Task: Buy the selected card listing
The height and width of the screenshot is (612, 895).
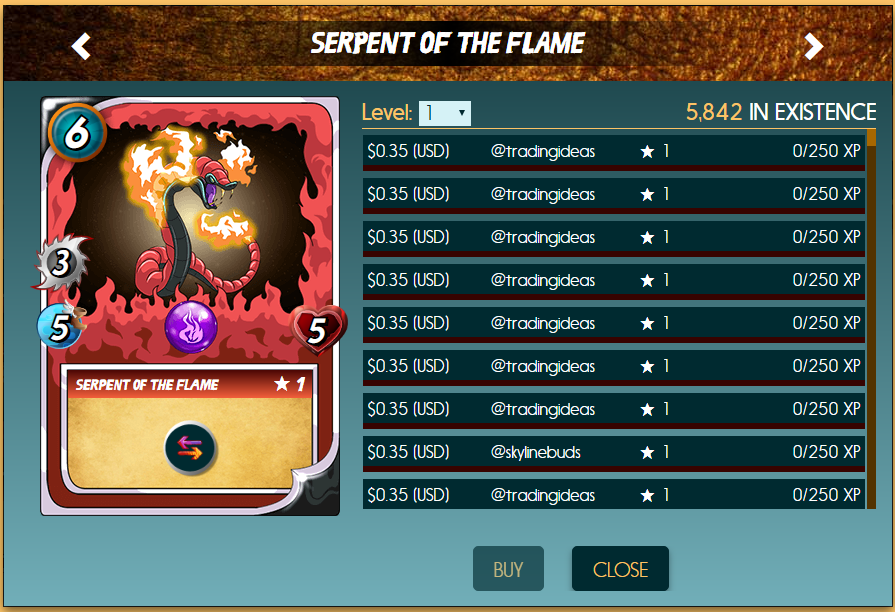Action: click(x=508, y=569)
